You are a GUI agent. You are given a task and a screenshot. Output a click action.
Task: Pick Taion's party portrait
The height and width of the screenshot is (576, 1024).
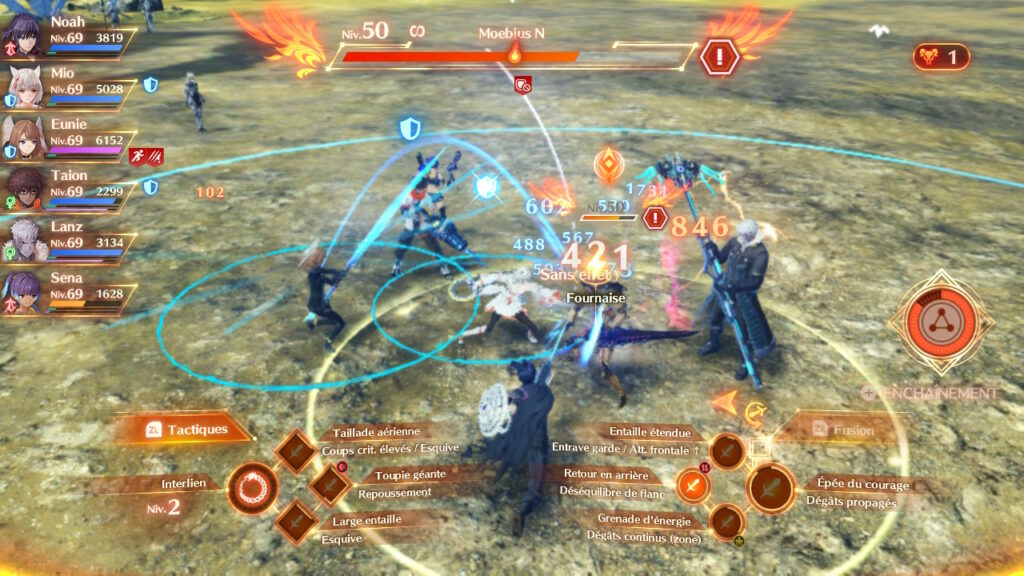click(23, 185)
